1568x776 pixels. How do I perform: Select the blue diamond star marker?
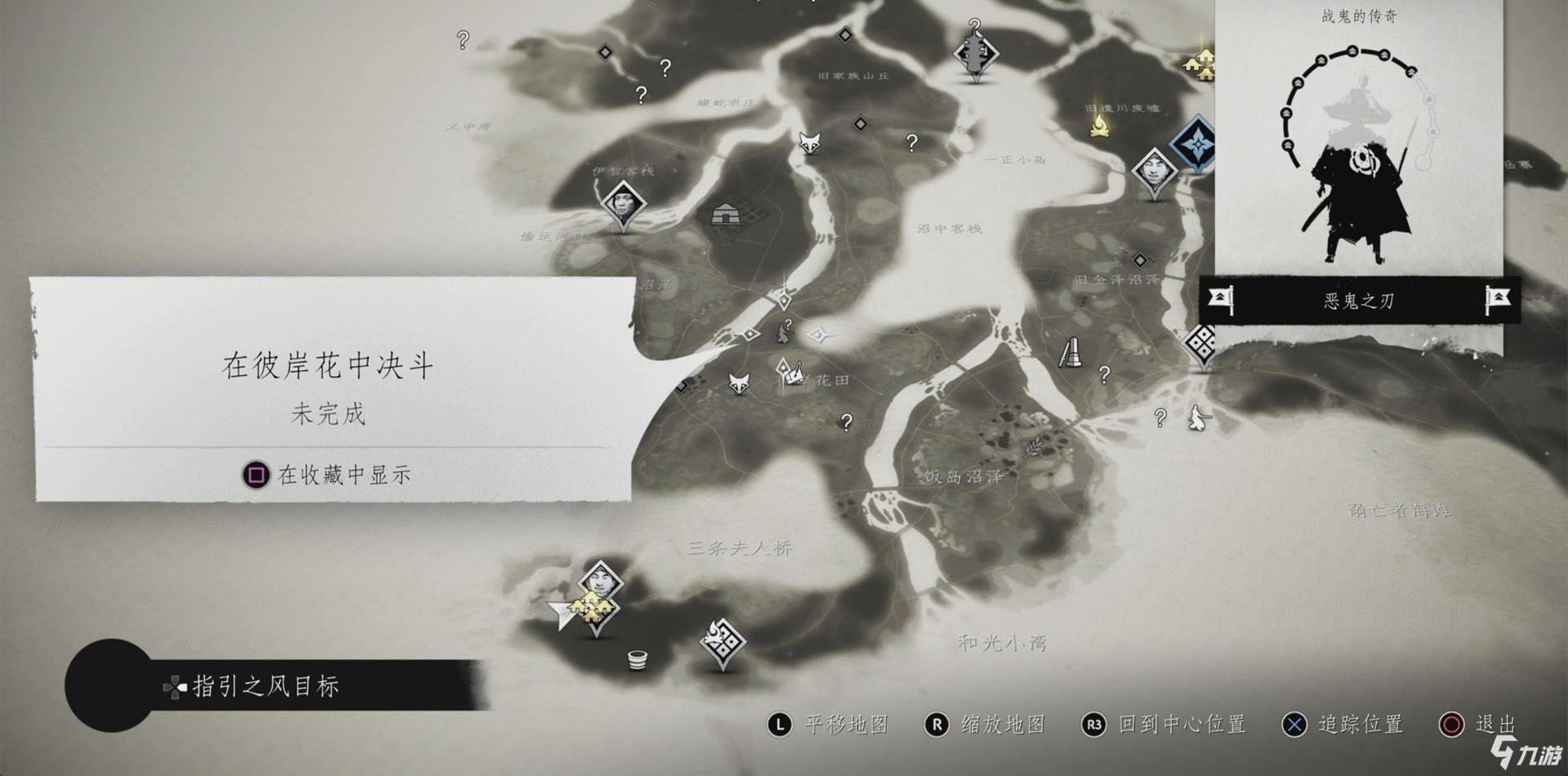click(x=1196, y=144)
